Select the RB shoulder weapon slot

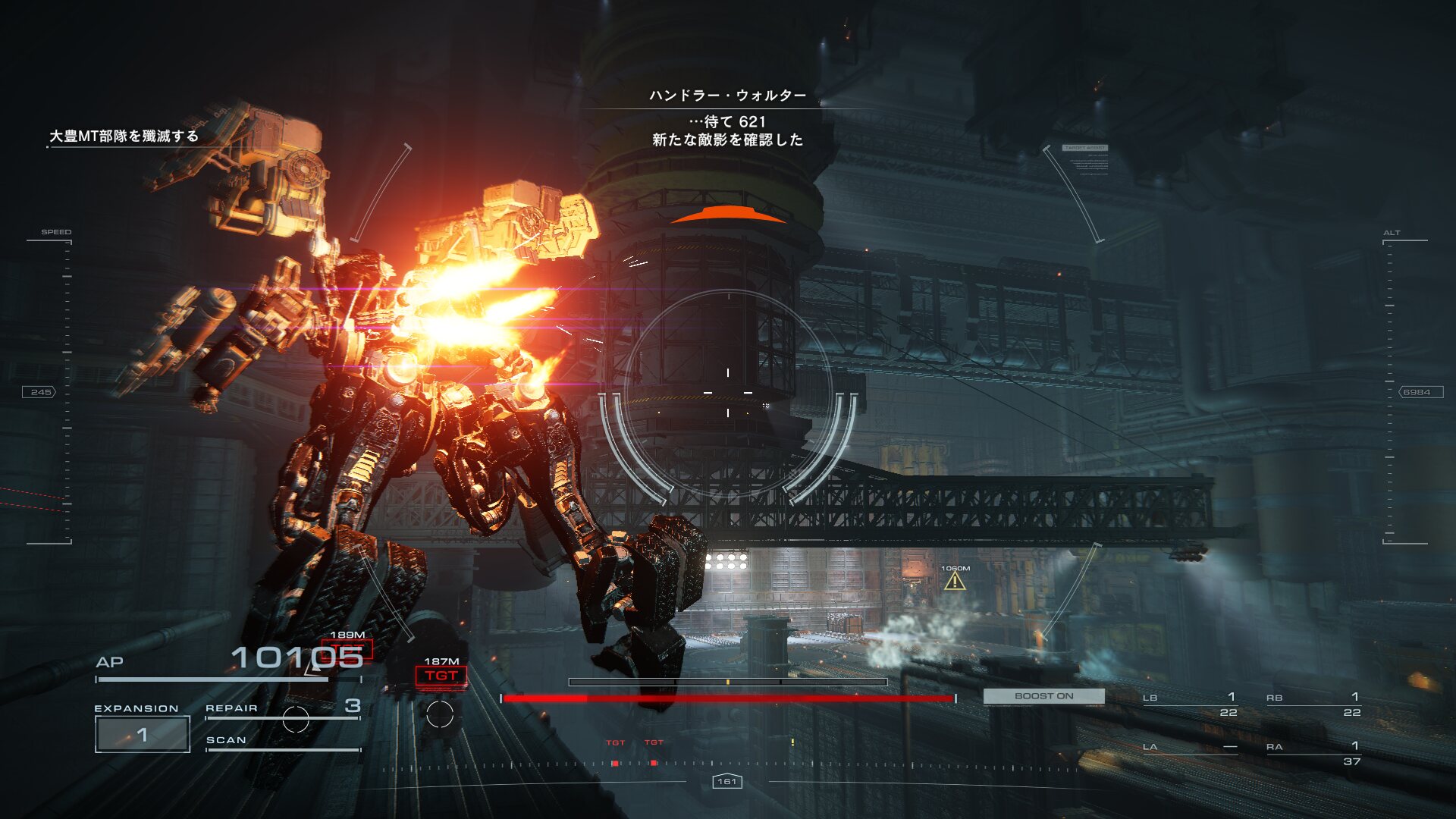click(x=1313, y=704)
